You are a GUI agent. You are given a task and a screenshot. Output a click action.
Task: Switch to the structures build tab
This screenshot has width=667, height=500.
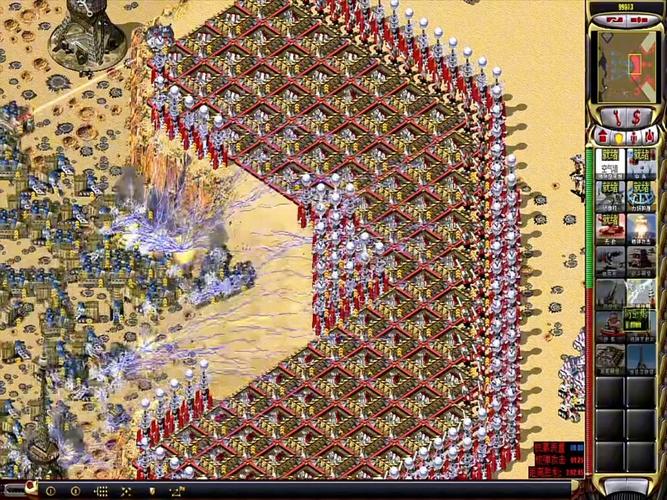pyautogui.click(x=602, y=136)
